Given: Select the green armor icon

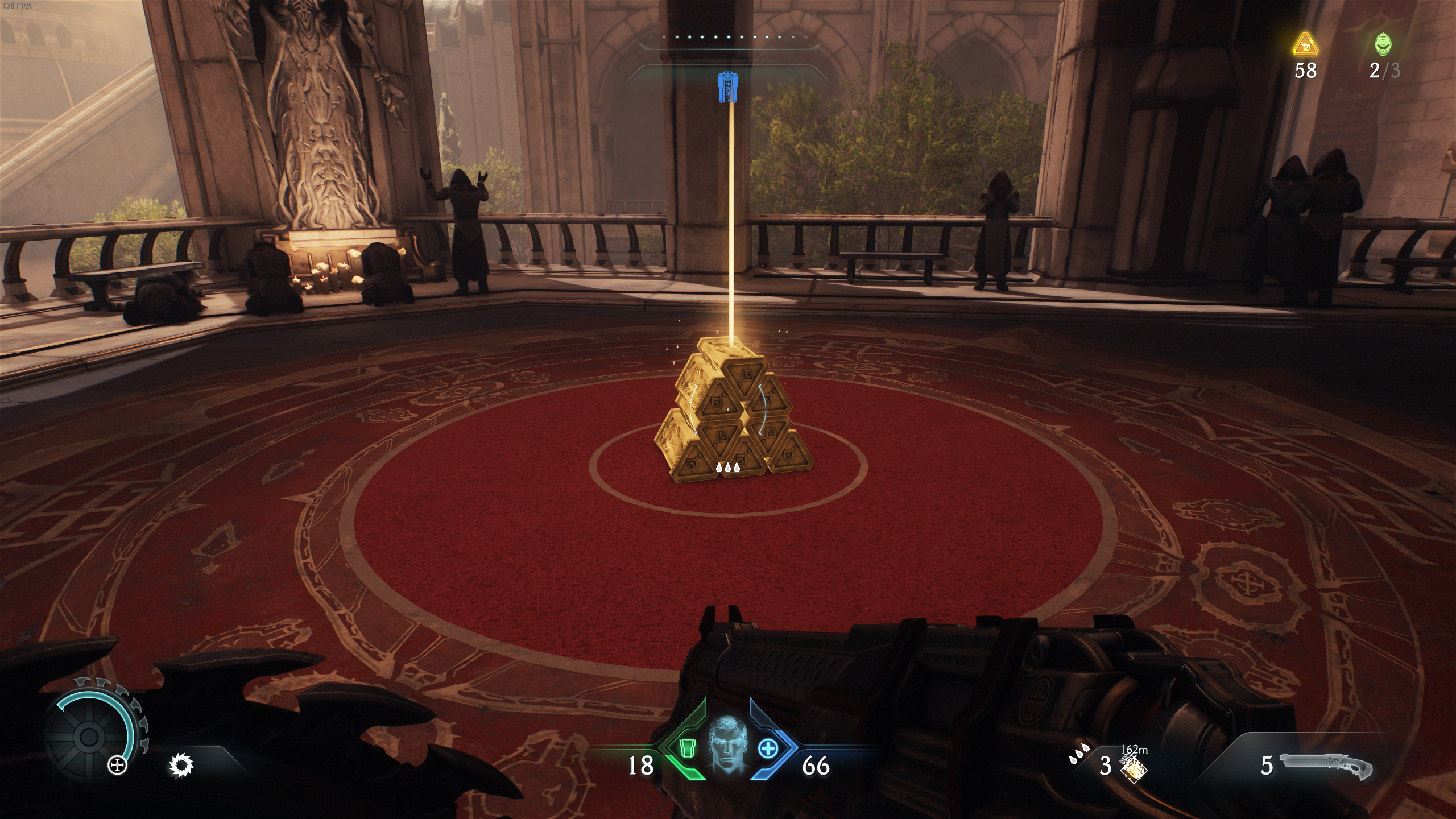Looking at the screenshot, I should tap(688, 763).
